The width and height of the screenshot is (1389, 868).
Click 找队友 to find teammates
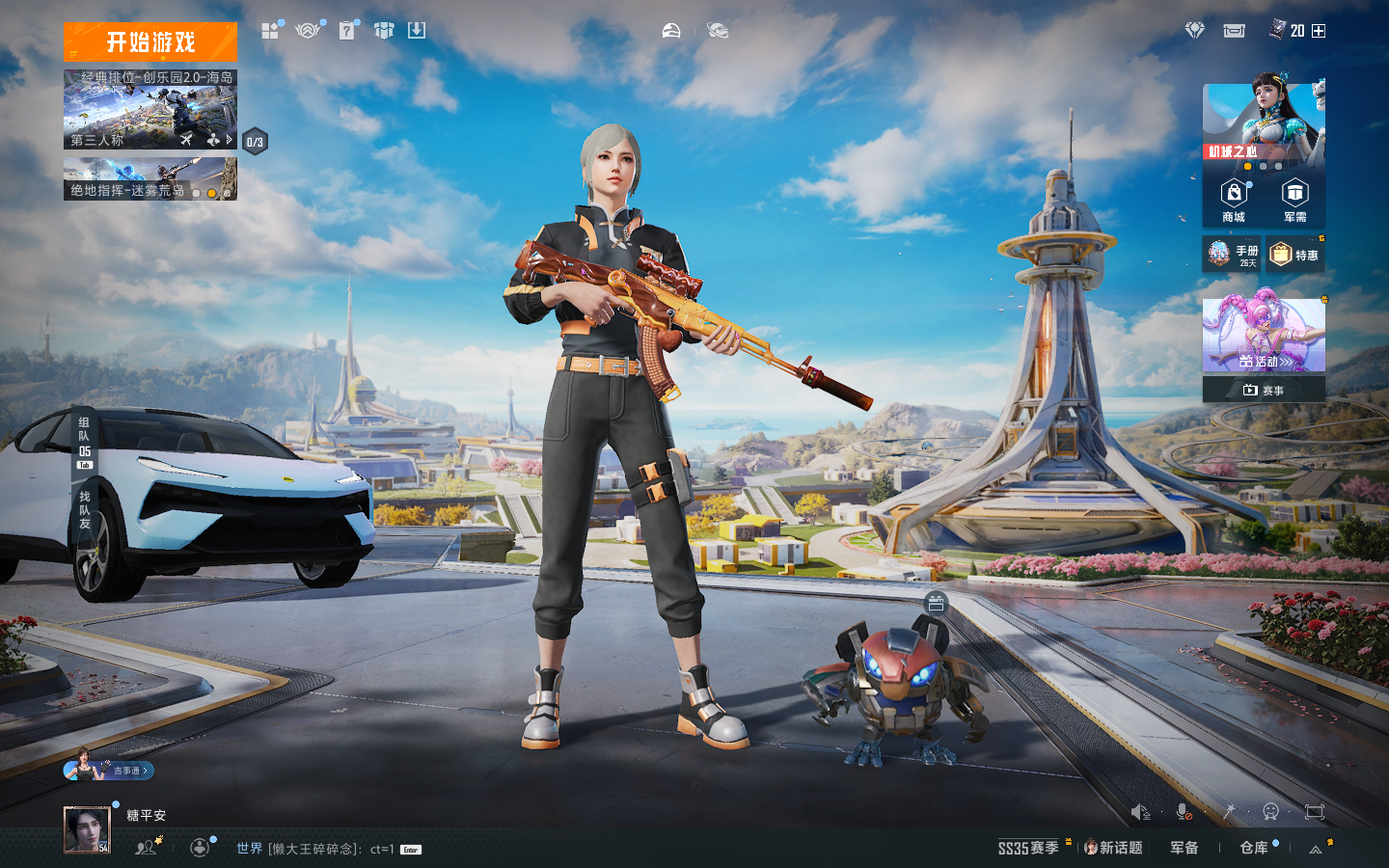[x=85, y=510]
